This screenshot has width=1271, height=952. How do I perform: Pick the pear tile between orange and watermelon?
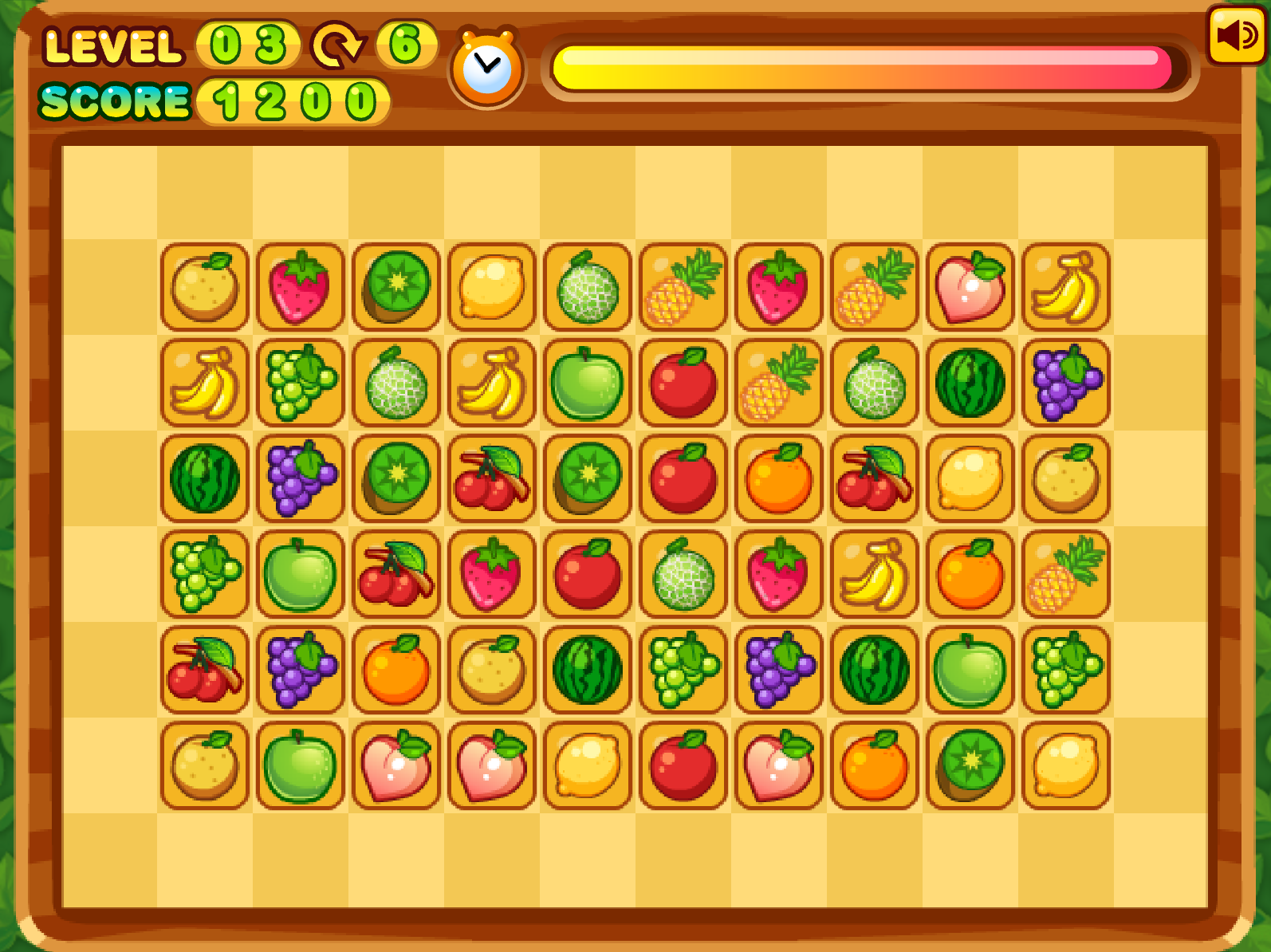492,670
